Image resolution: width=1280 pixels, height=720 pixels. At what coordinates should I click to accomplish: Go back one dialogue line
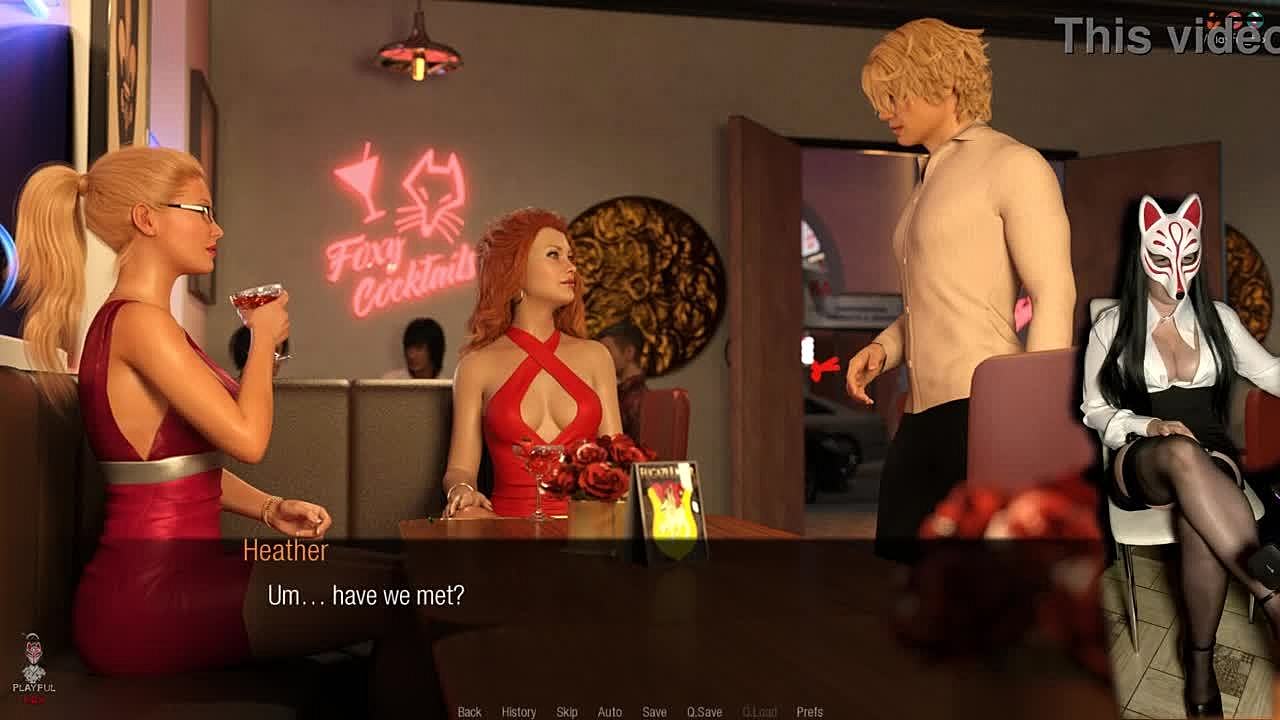click(x=469, y=712)
